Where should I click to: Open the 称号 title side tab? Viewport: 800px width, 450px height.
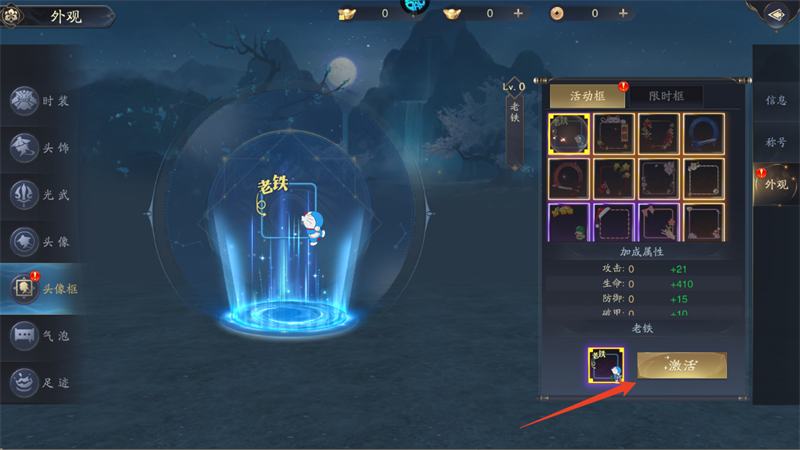tap(776, 142)
